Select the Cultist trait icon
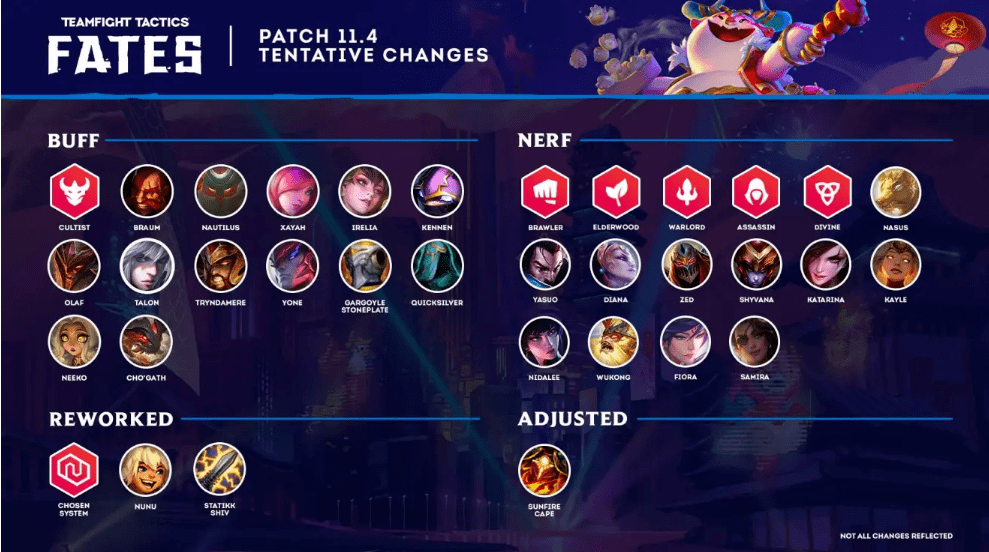This screenshot has height=552, width=989. [75, 192]
